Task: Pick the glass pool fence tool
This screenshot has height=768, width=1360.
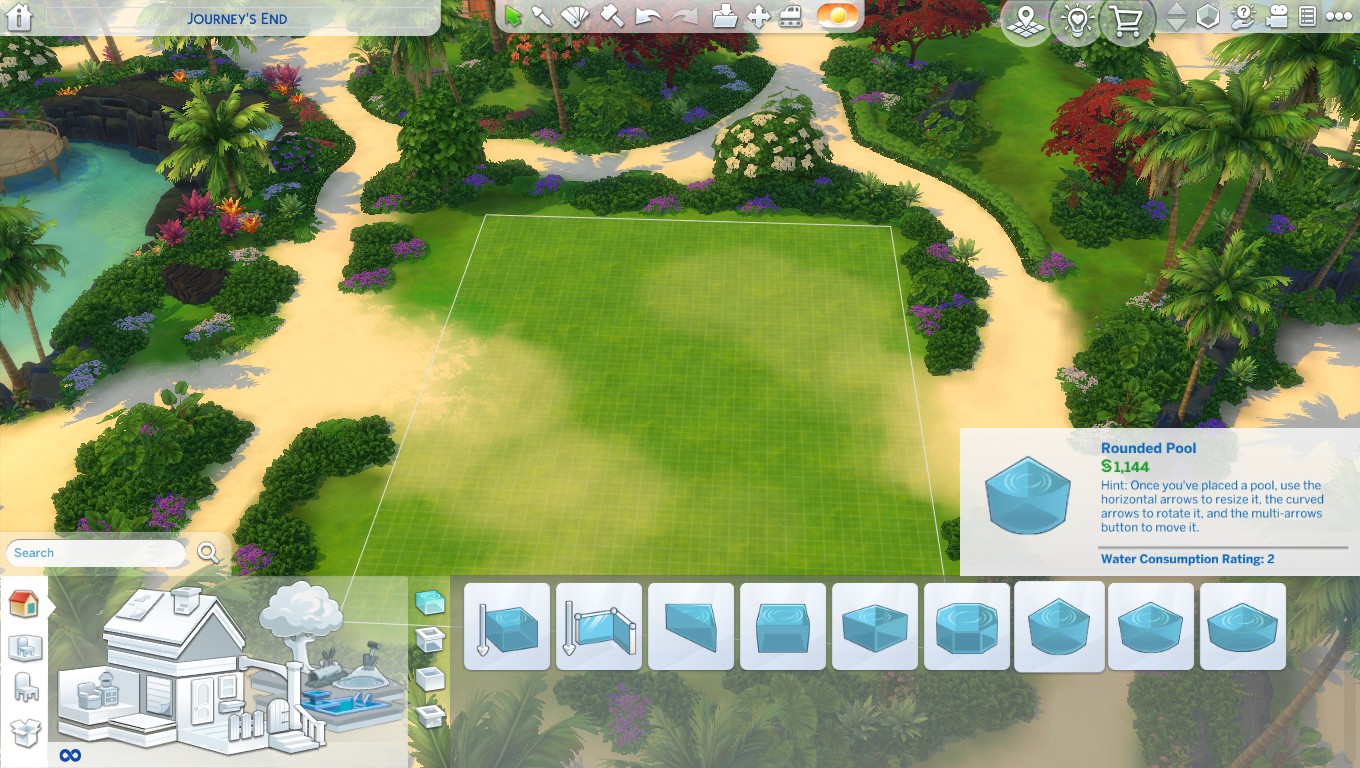Action: [x=599, y=627]
